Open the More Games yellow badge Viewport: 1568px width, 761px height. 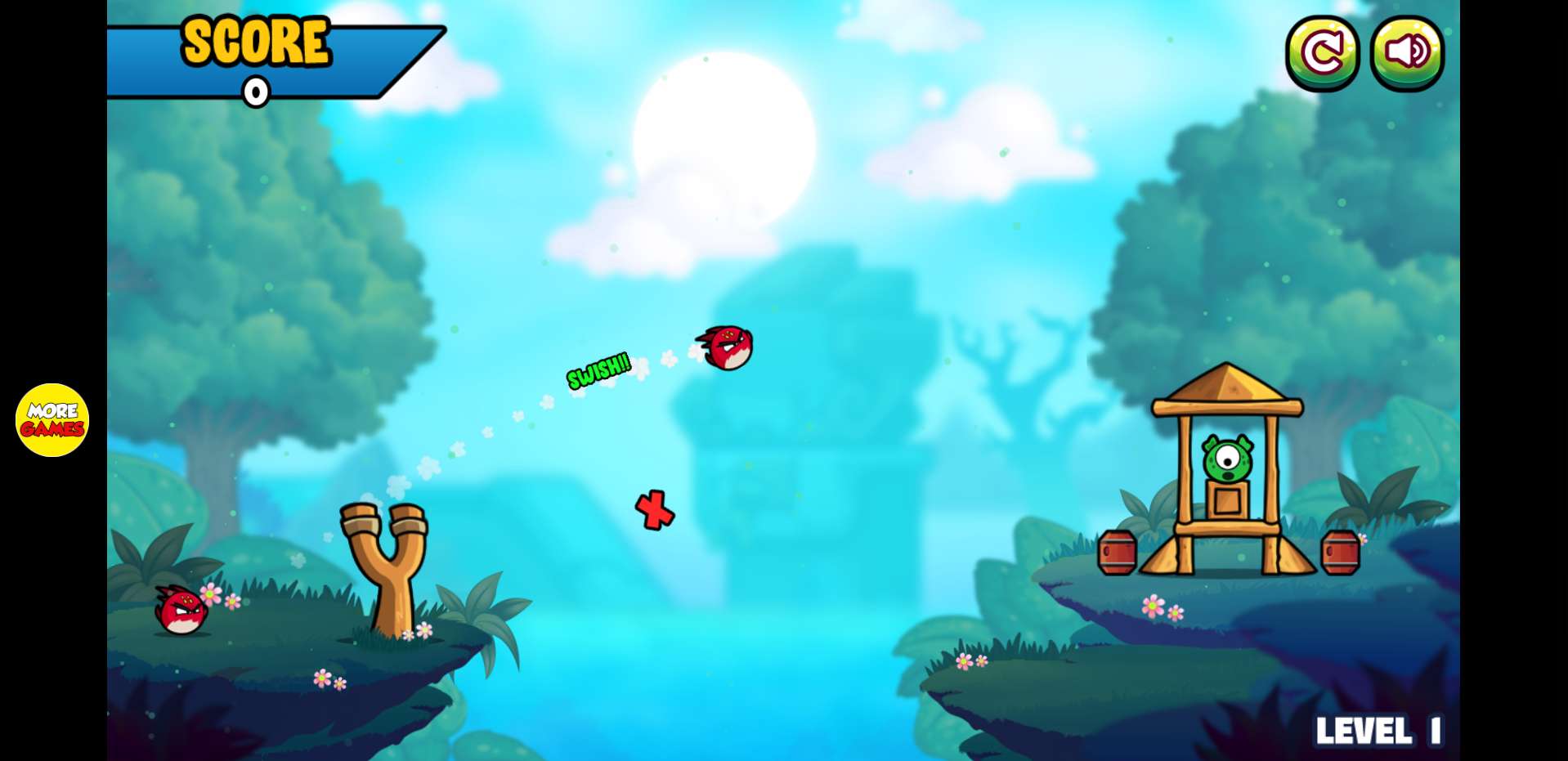[x=52, y=419]
